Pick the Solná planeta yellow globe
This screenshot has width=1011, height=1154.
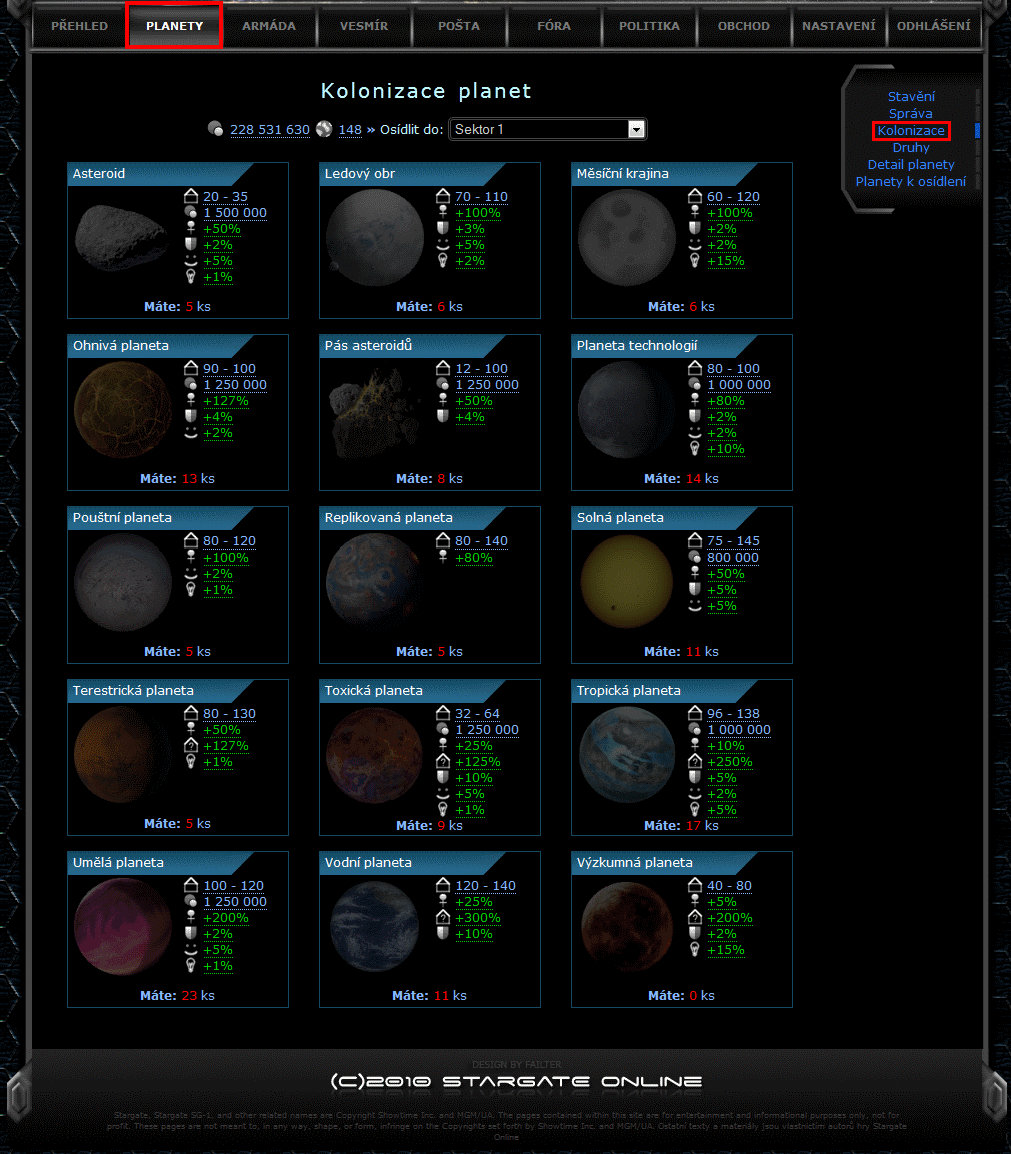pos(627,583)
